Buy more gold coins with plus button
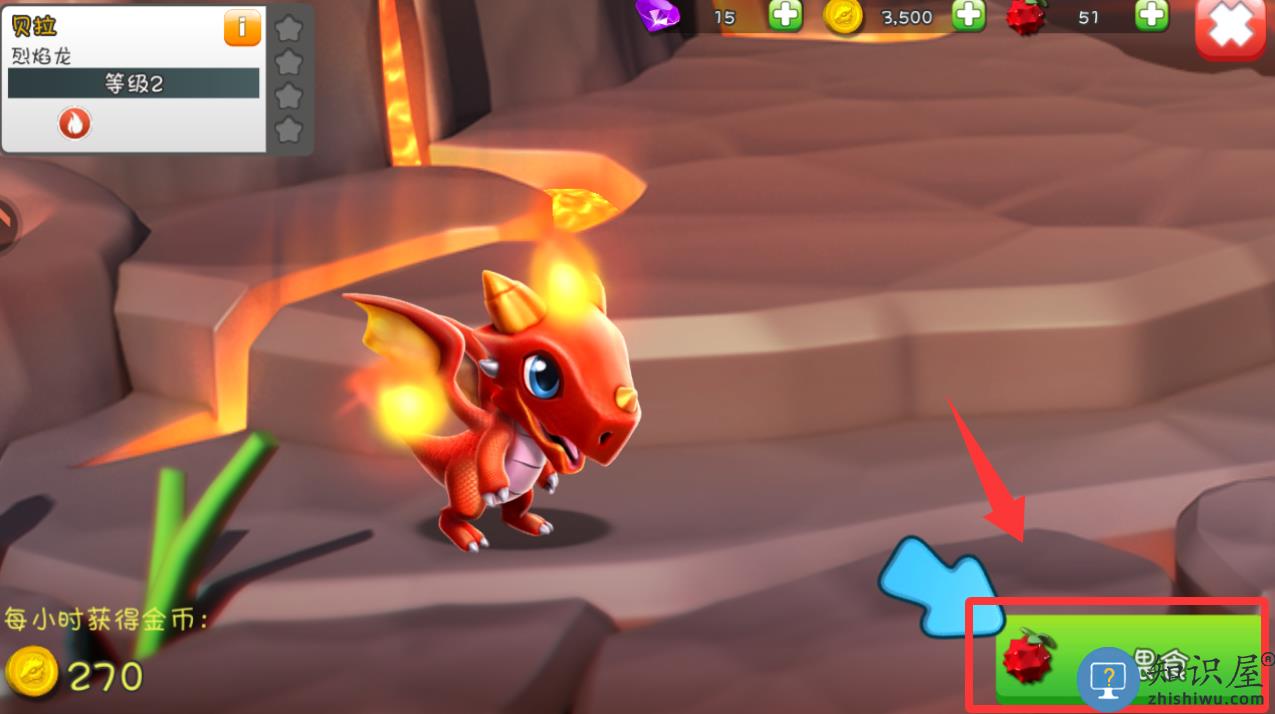1275x714 pixels. pyautogui.click(x=968, y=15)
